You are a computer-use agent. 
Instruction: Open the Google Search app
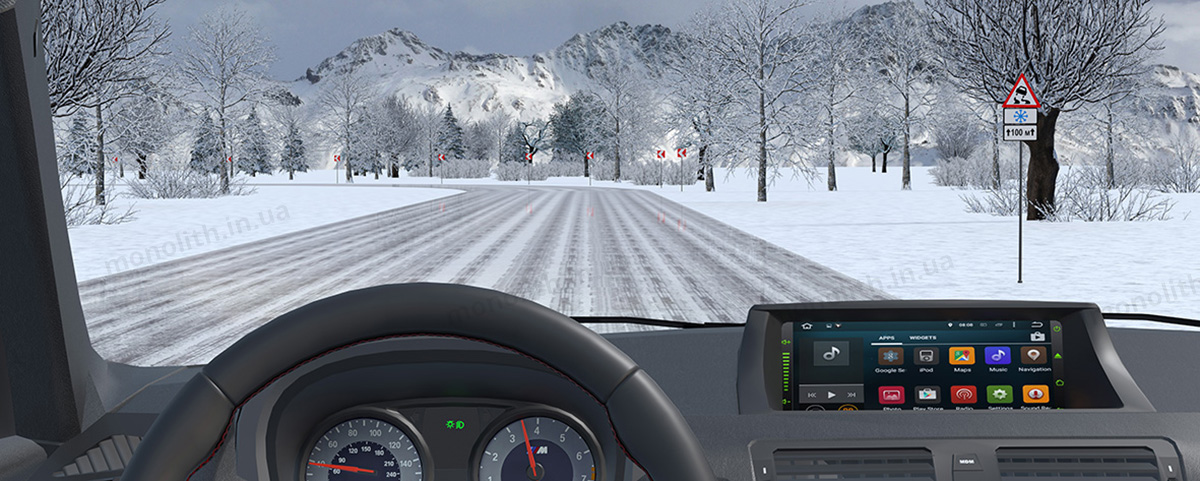coord(891,356)
